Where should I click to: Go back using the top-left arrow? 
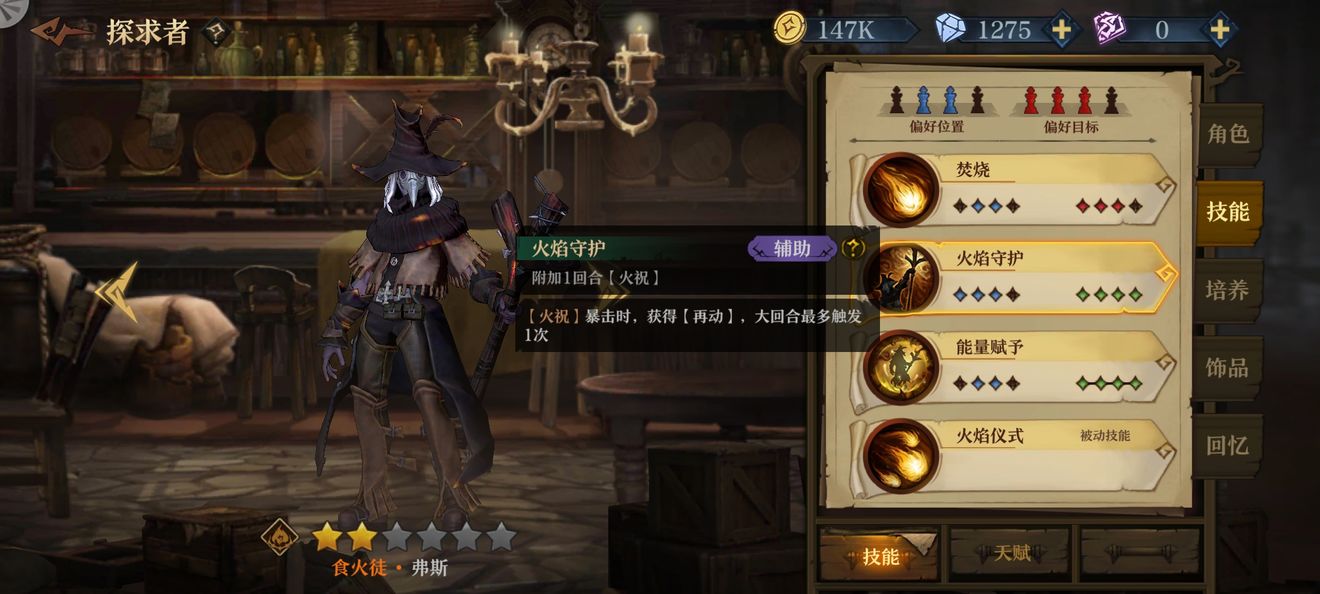click(60, 31)
